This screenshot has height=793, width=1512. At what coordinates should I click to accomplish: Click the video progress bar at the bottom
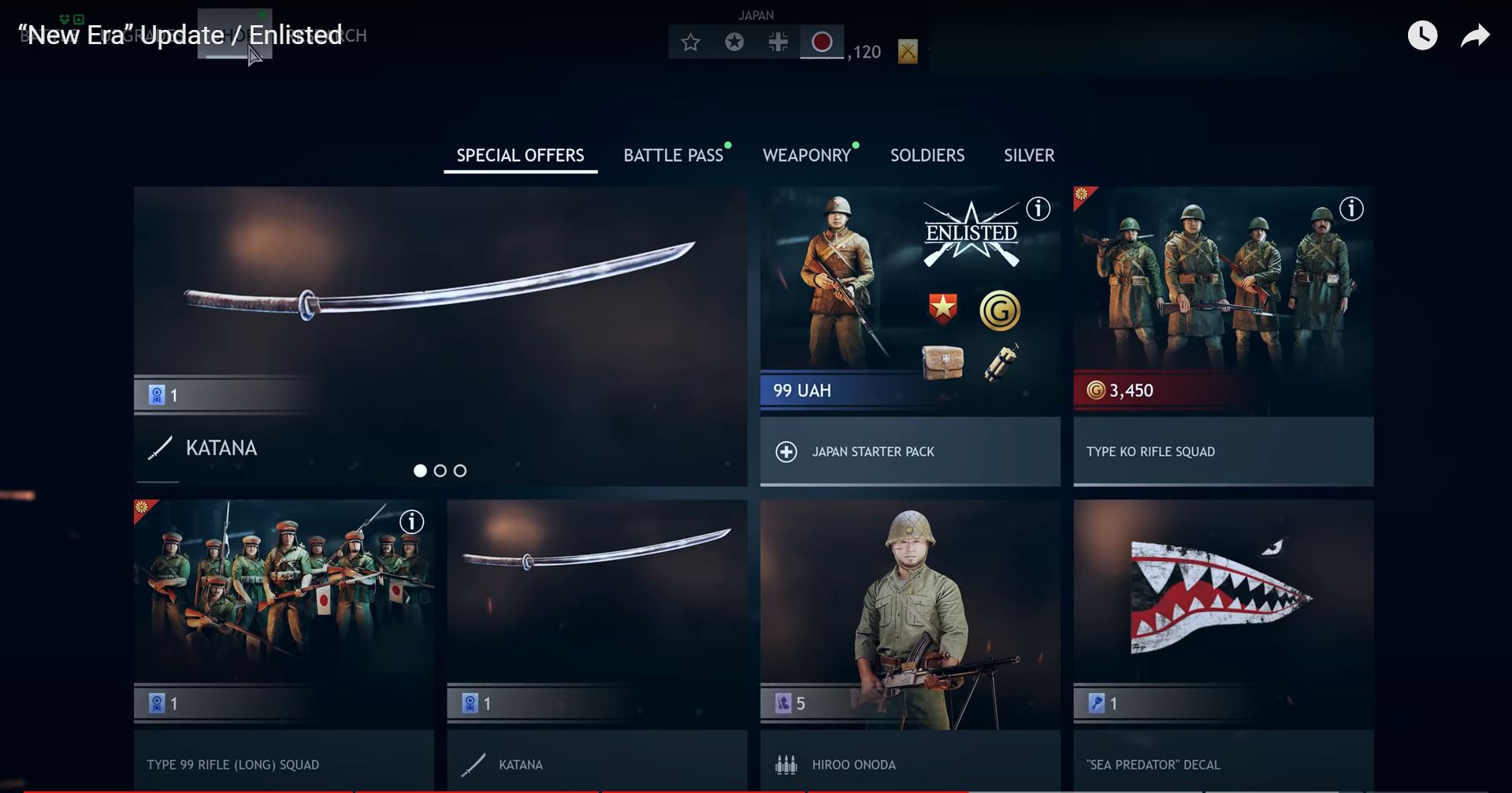tap(756, 790)
